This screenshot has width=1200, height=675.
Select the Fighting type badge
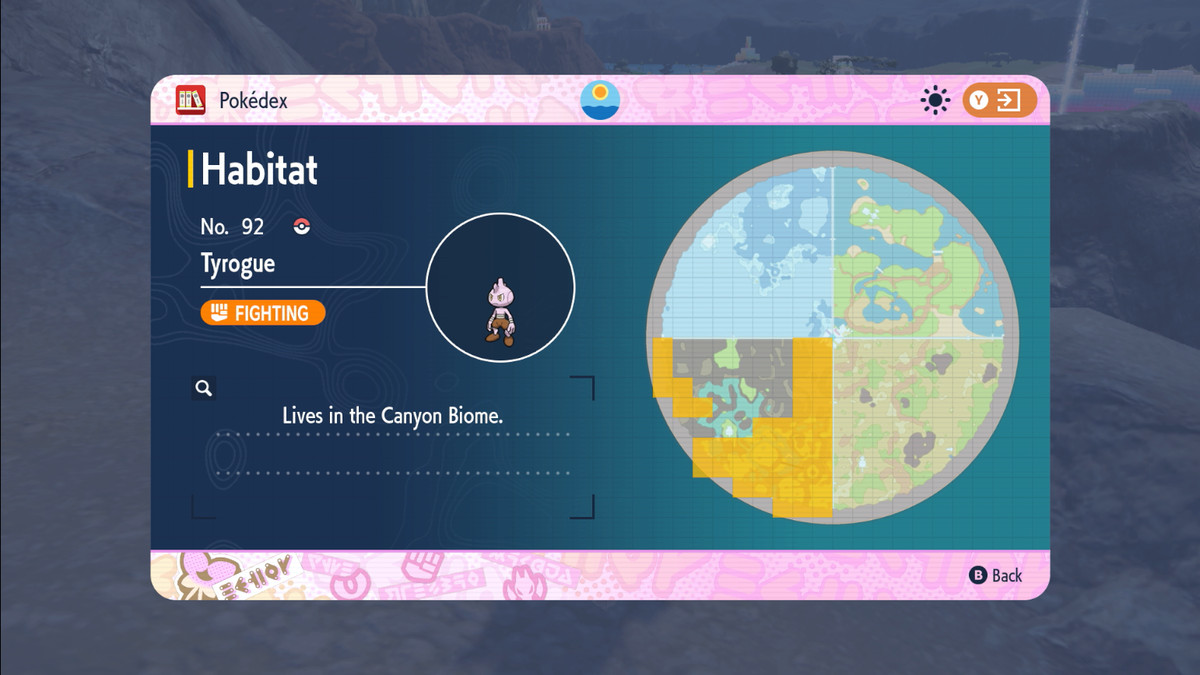pos(263,313)
